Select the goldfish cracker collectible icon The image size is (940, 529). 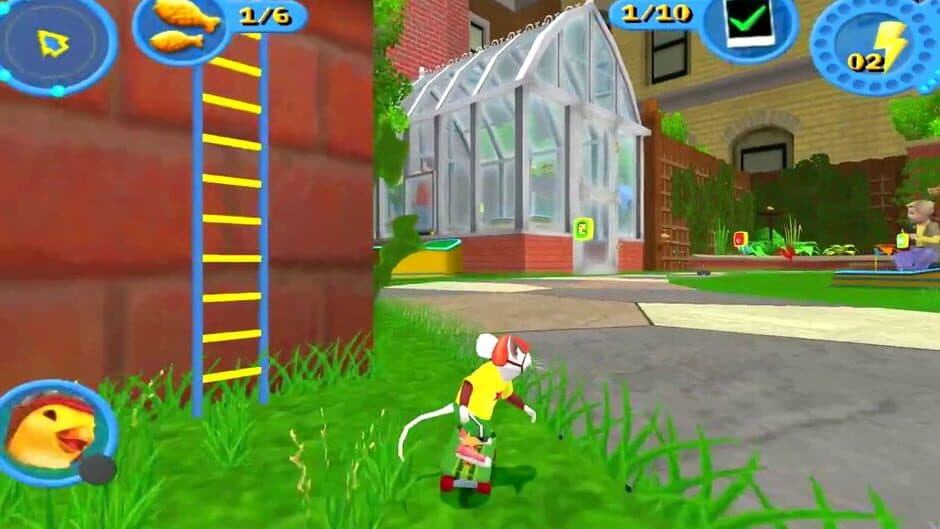coord(182,26)
